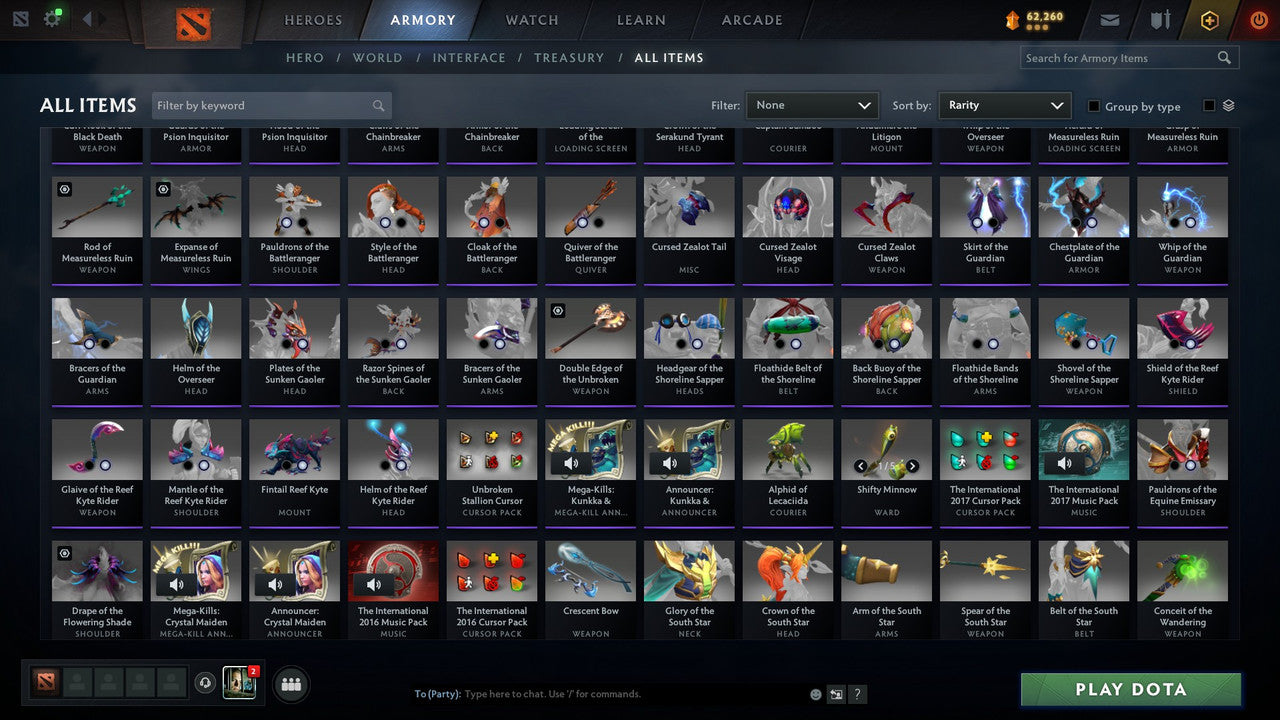This screenshot has height=720, width=1280.
Task: Open the Sort by Rarity dropdown
Action: point(1005,105)
